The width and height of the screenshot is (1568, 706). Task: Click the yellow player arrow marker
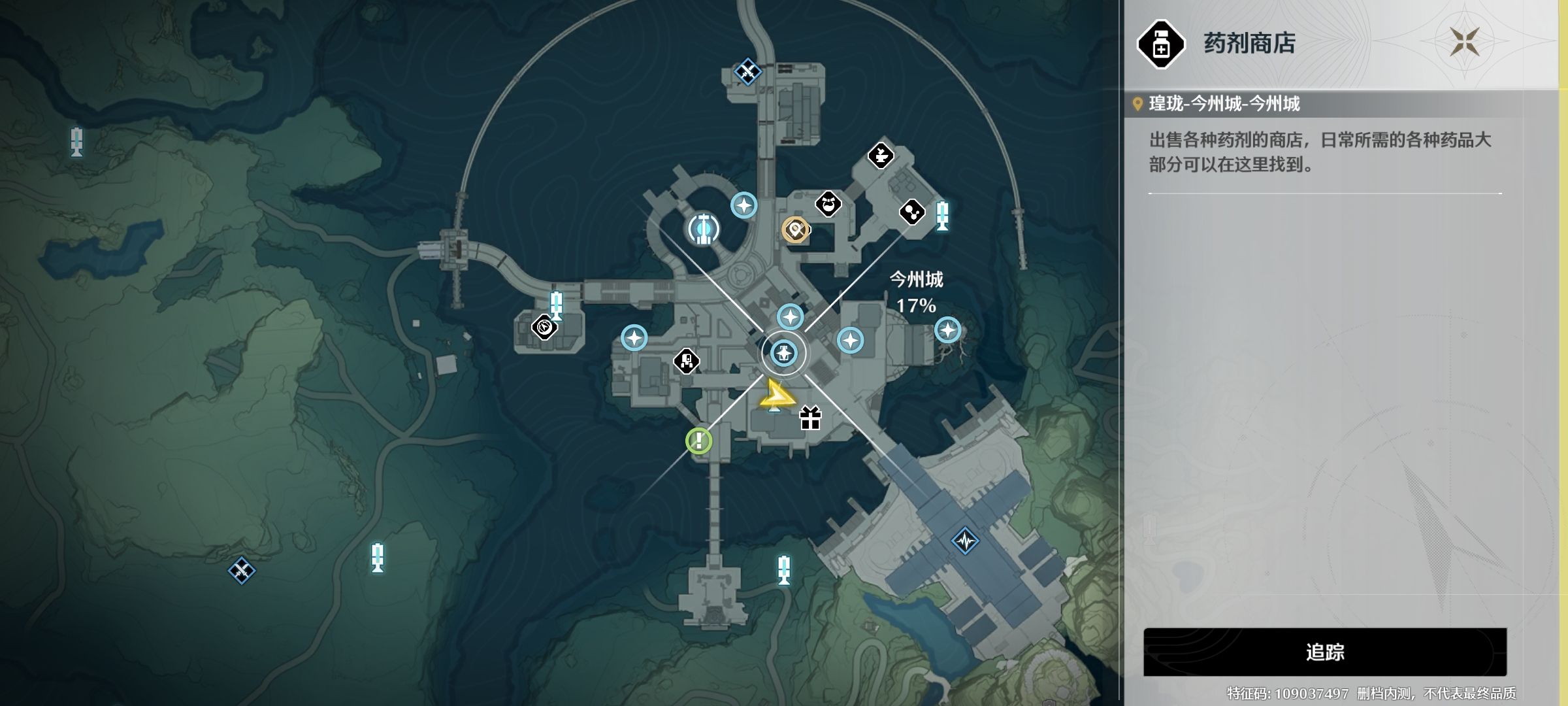775,395
